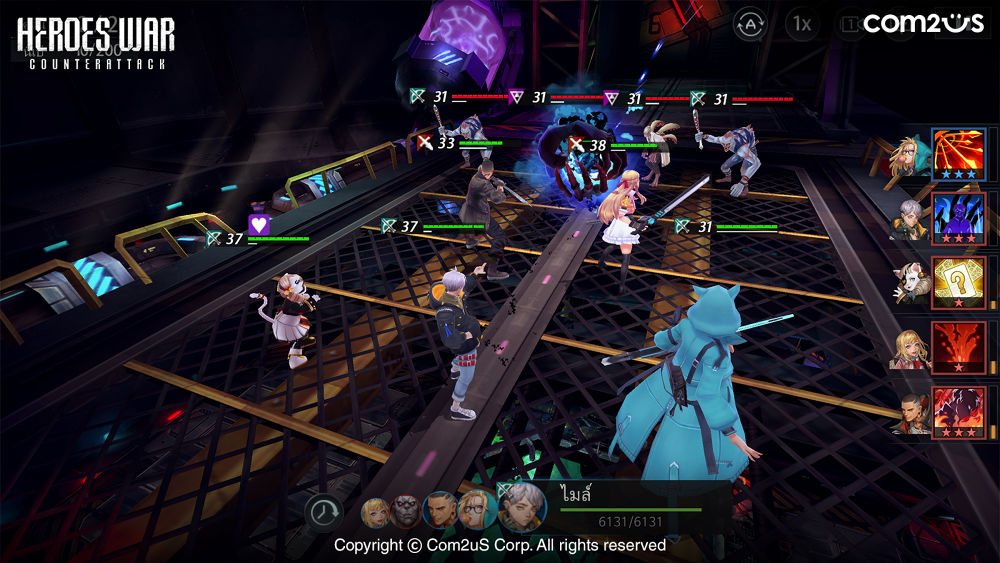Image resolution: width=1000 pixels, height=563 pixels.
Task: Select the dark-haired man turn-order portrait
Action: click(x=440, y=511)
